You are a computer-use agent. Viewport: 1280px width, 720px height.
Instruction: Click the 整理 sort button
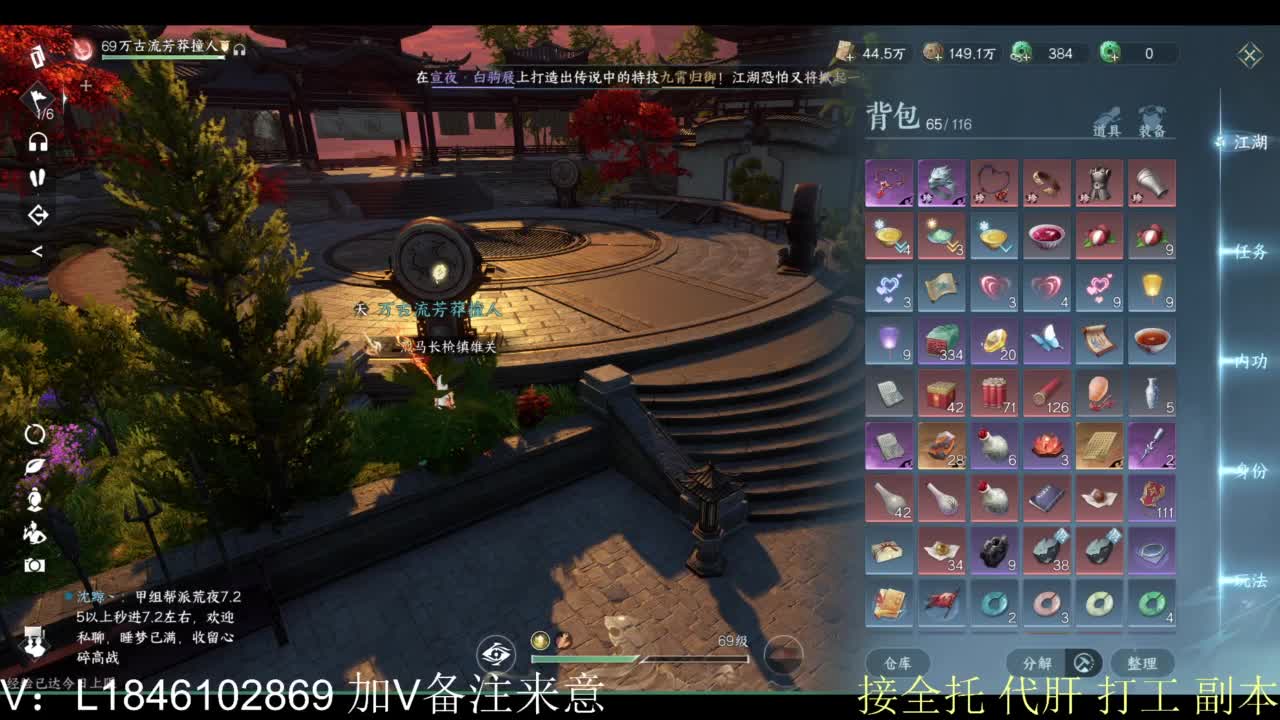coord(1144,662)
